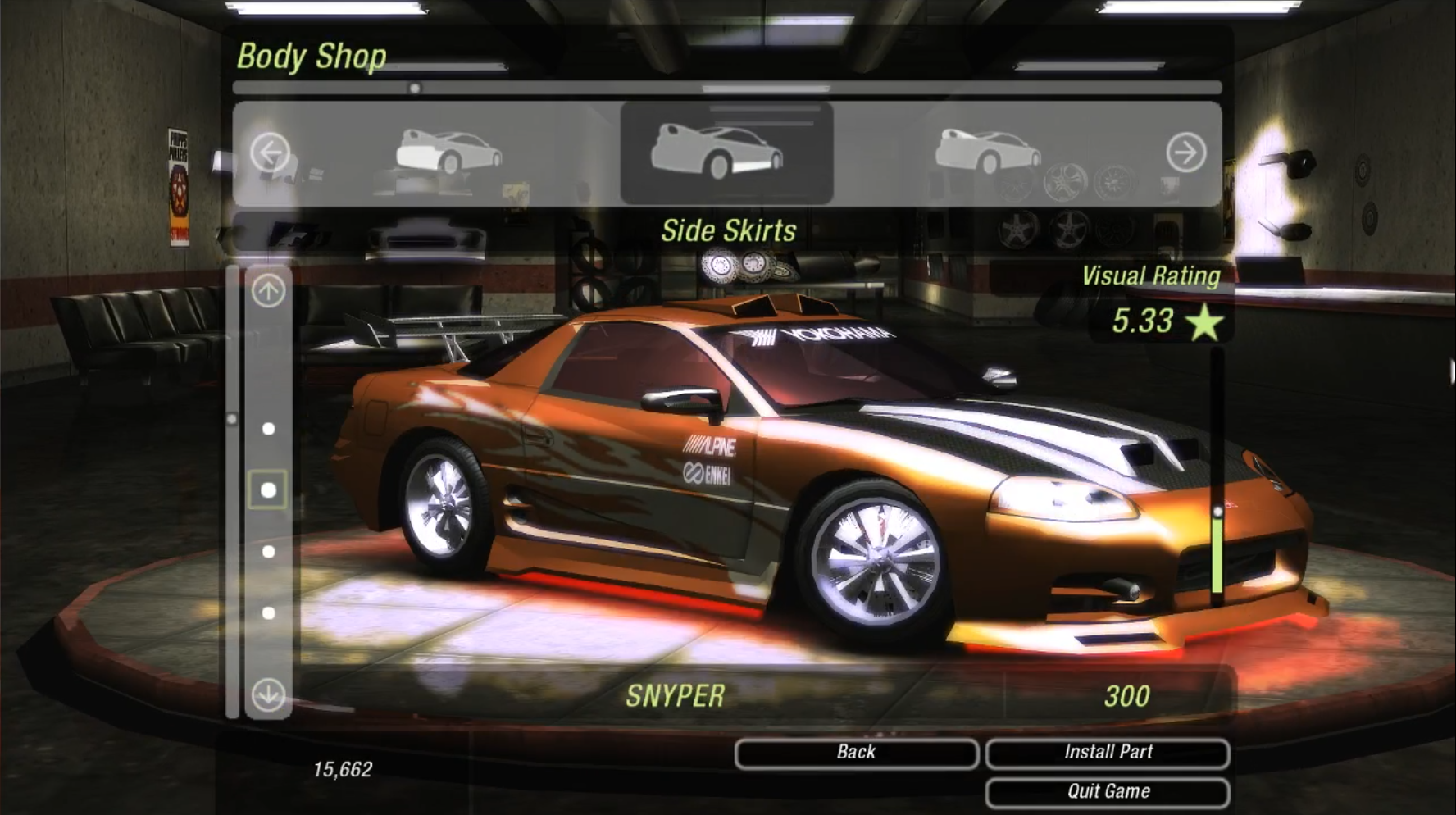Screen dimensions: 1456x815
Task: Choose the rear bumper category thumbnail
Action: pyautogui.click(x=448, y=153)
